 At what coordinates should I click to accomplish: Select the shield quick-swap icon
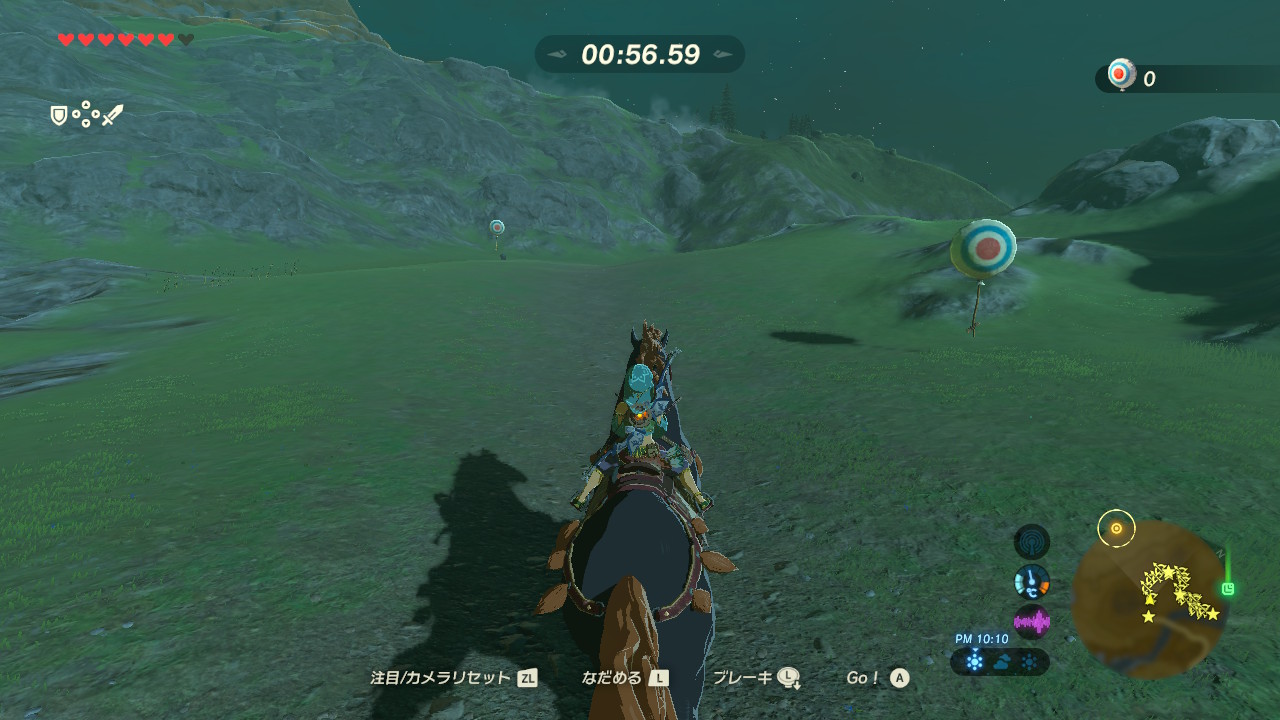59,116
